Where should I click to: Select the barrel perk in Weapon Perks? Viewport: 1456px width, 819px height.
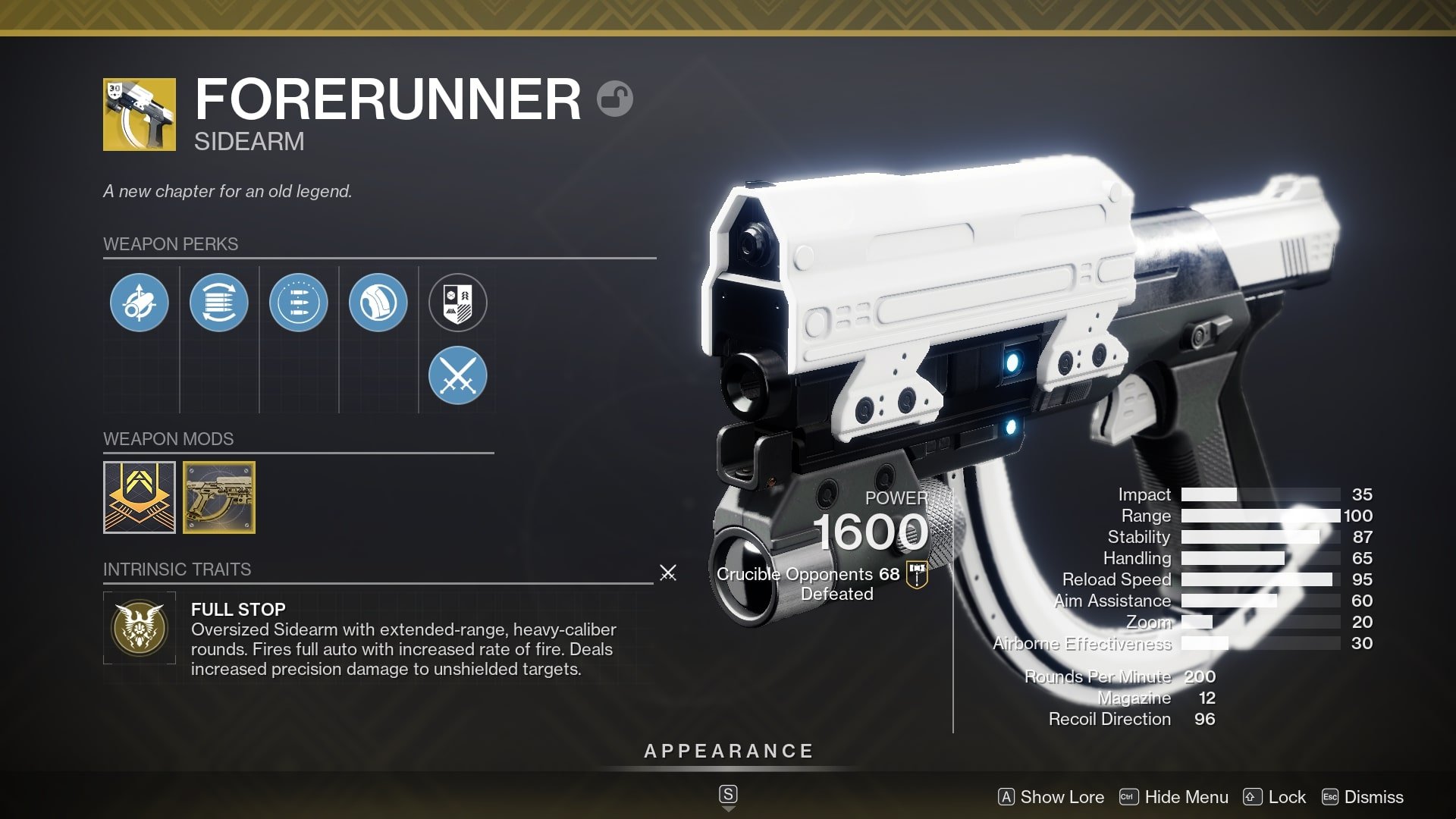[x=140, y=302]
